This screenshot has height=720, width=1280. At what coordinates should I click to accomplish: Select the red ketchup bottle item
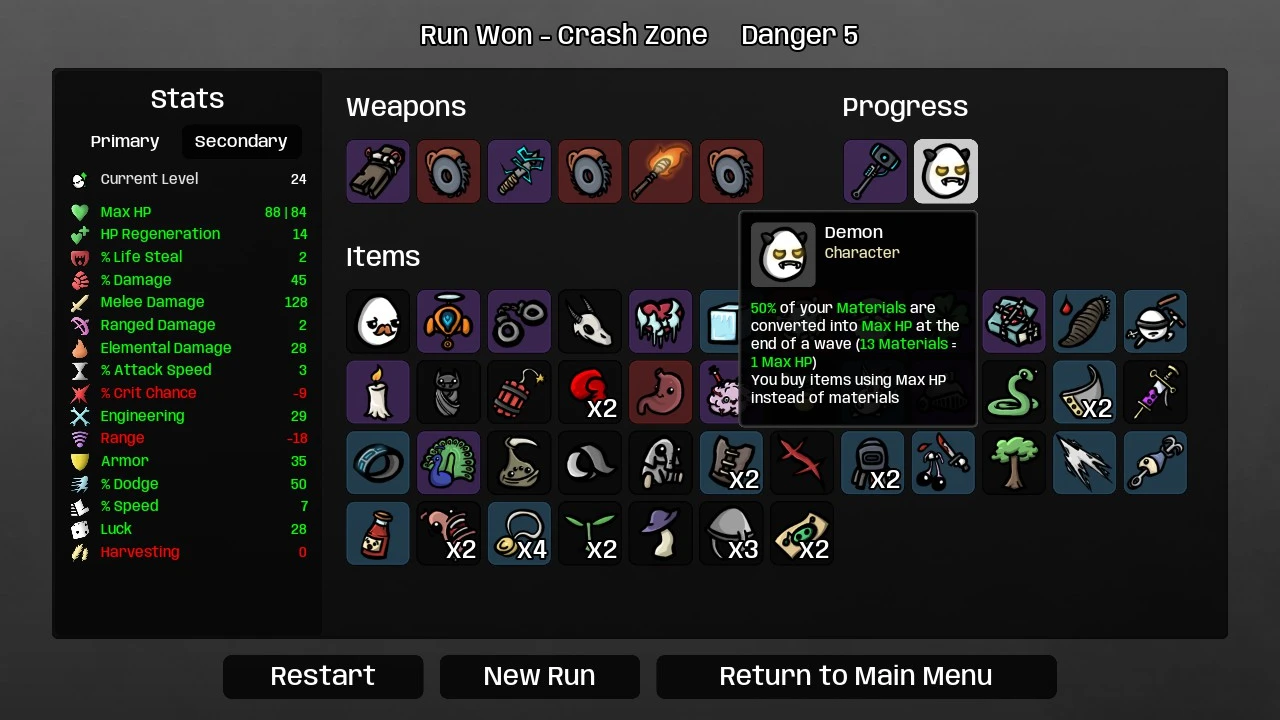click(x=378, y=533)
